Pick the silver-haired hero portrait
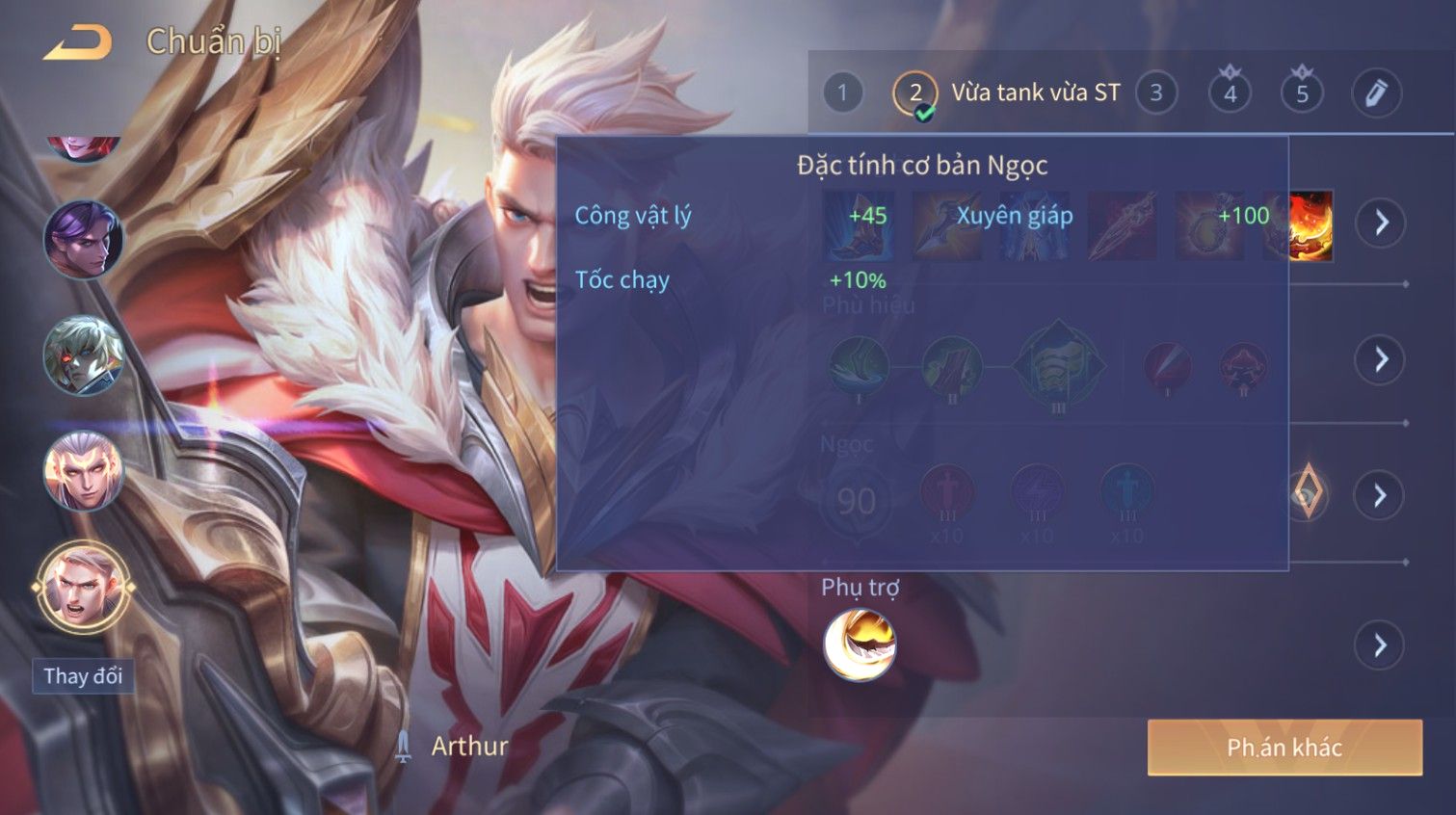 84,472
